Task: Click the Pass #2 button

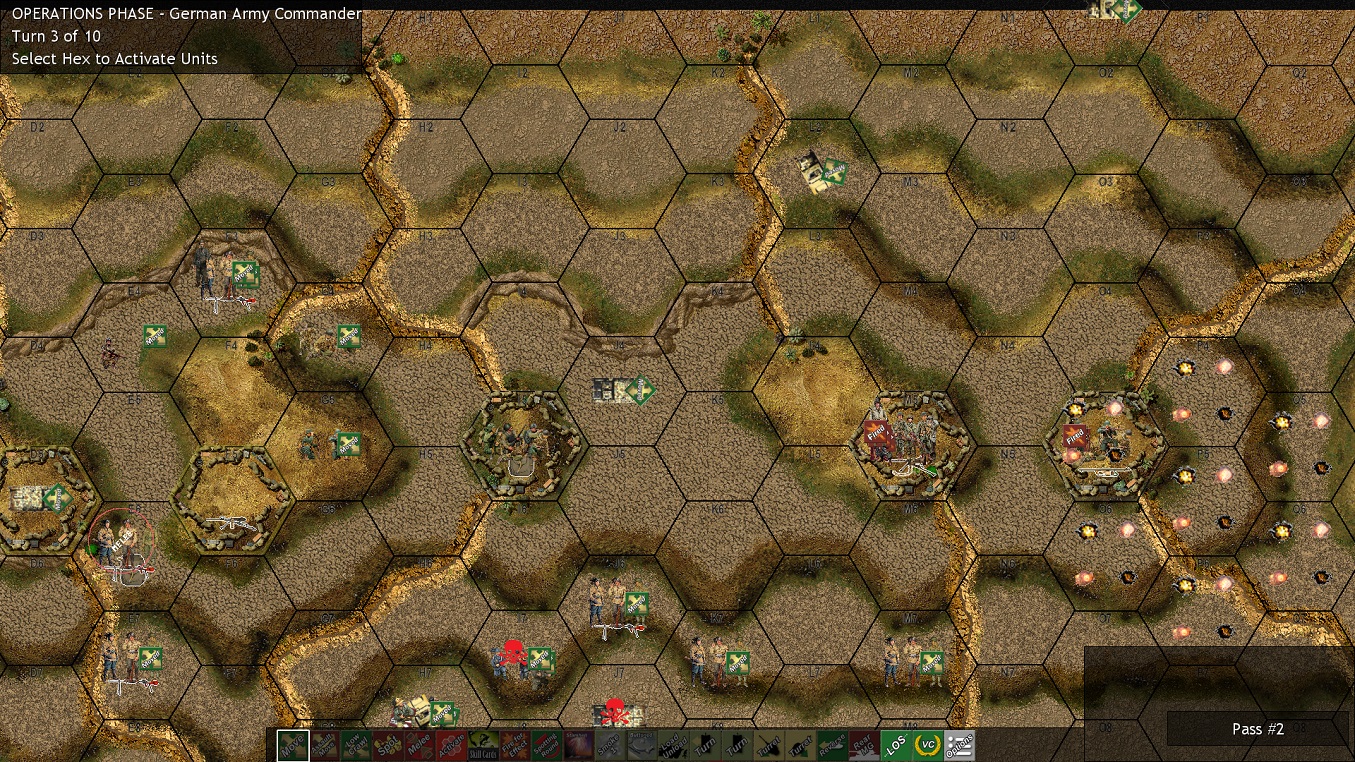Action: [1256, 729]
